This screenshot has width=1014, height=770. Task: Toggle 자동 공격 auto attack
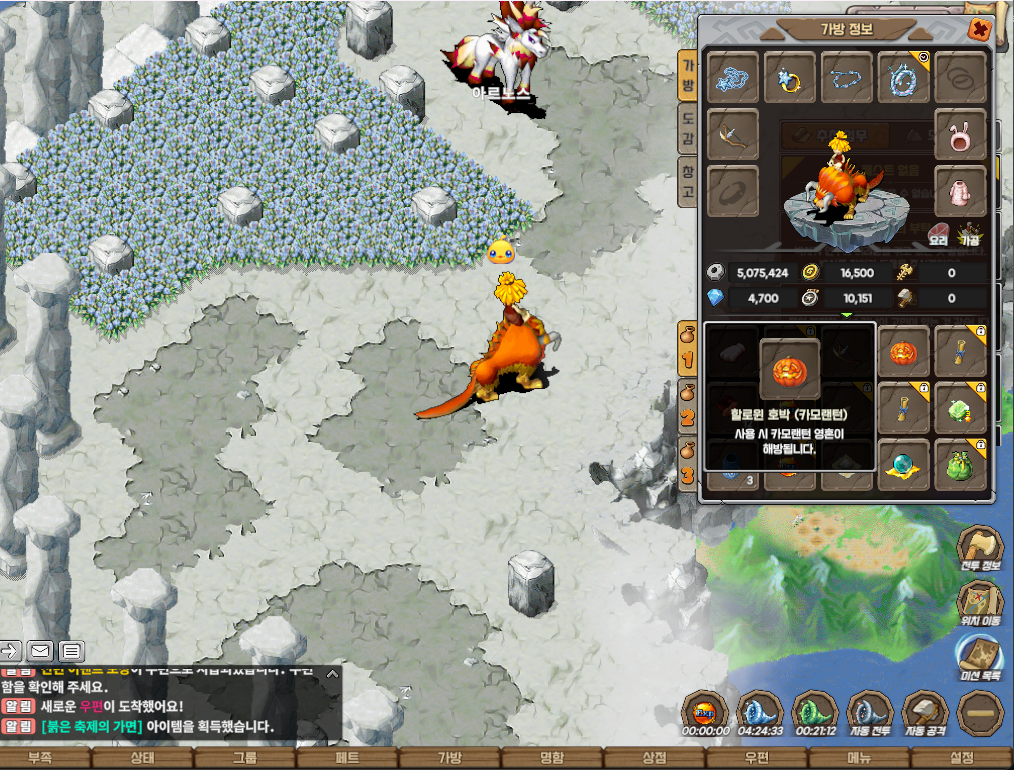[925, 714]
